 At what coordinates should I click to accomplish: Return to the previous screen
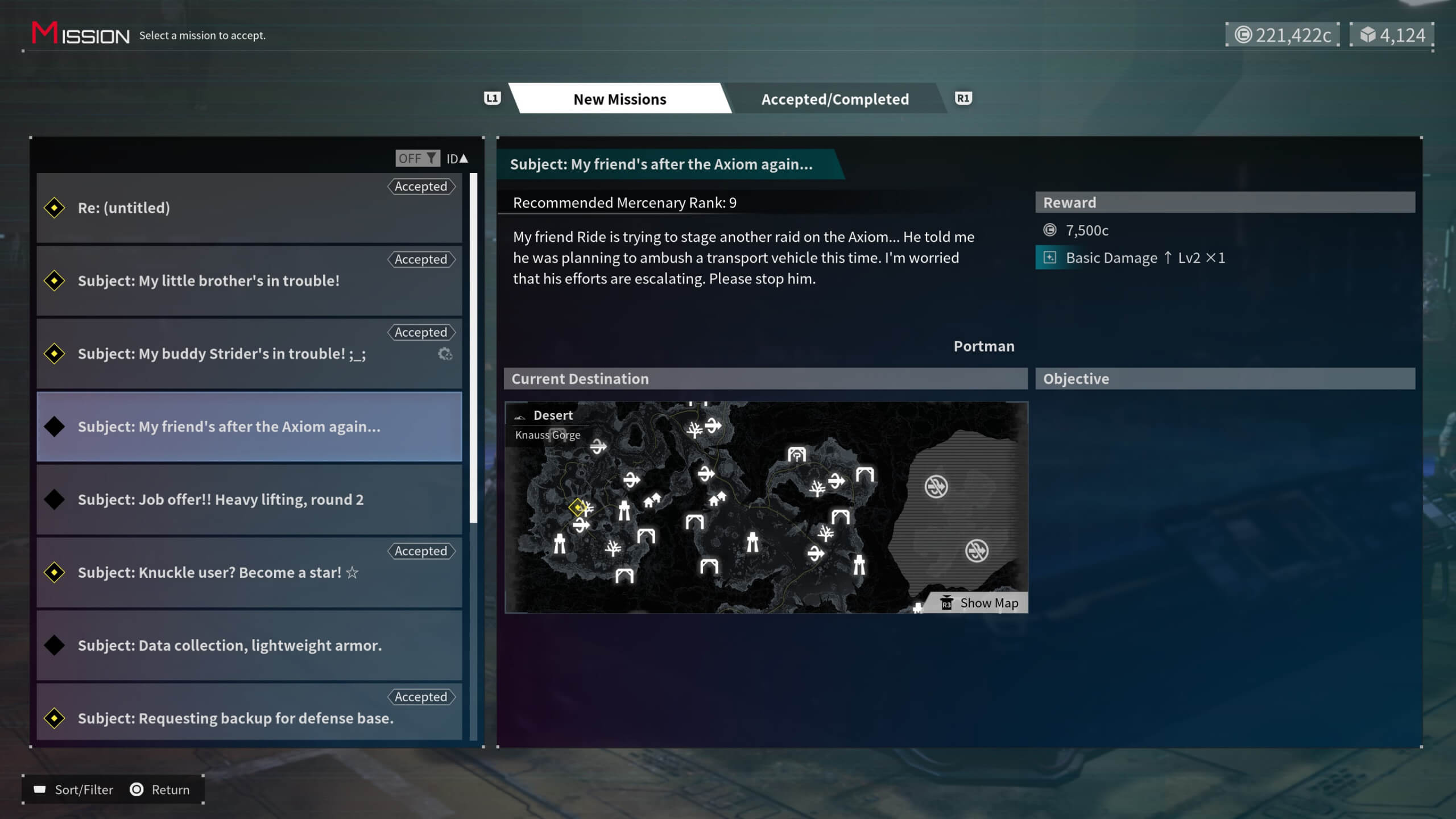160,789
